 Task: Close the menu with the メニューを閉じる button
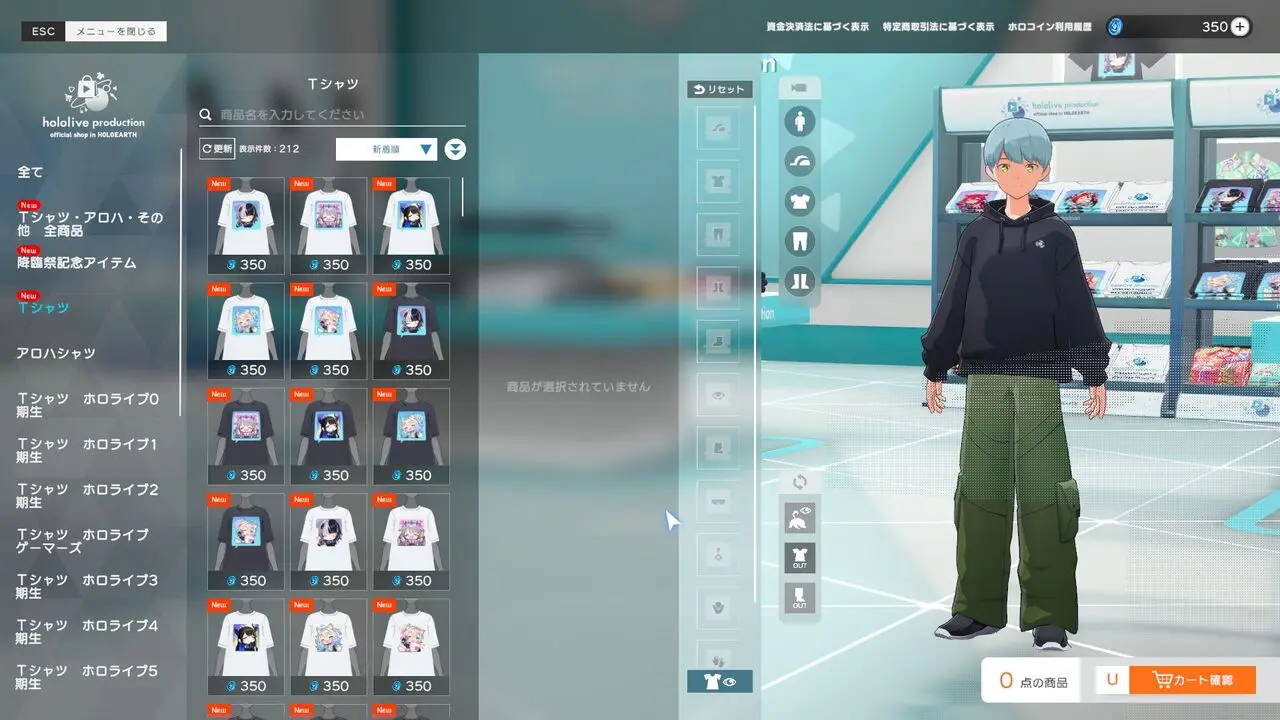116,32
